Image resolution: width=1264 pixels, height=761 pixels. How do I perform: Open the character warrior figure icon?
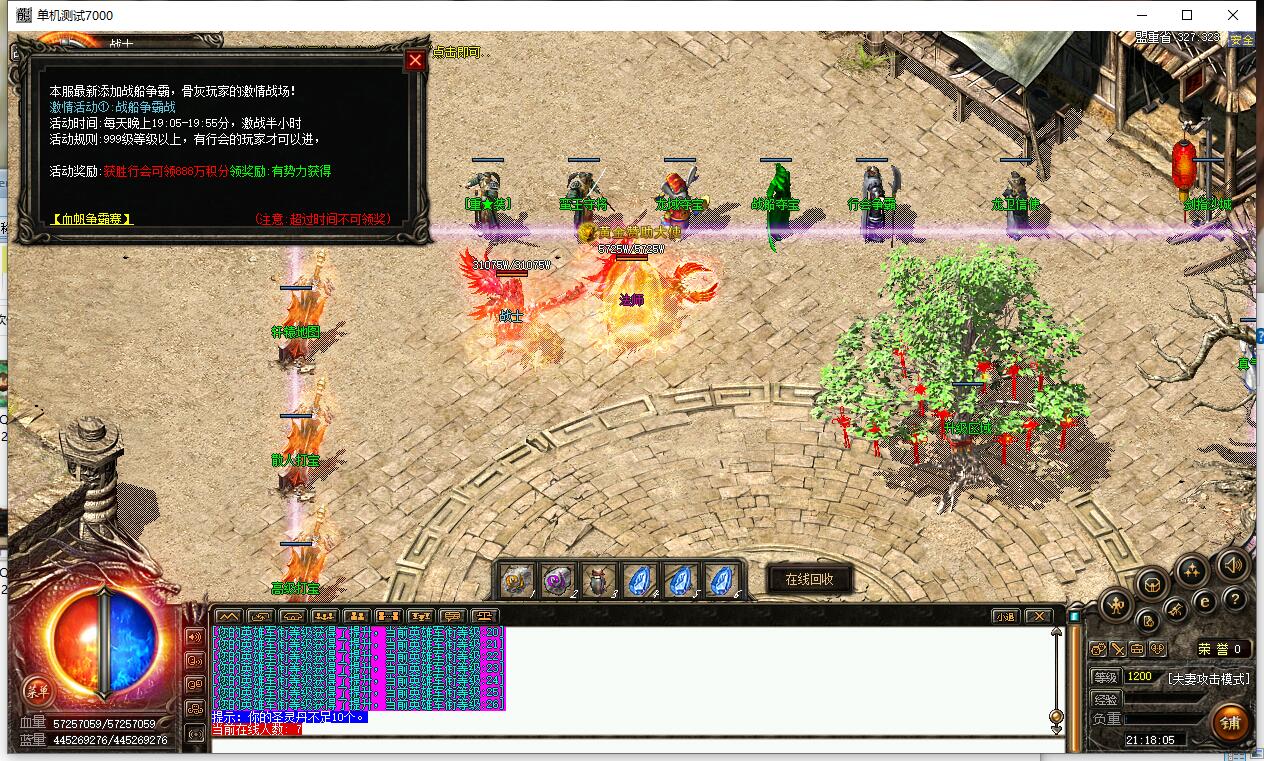tap(1116, 604)
